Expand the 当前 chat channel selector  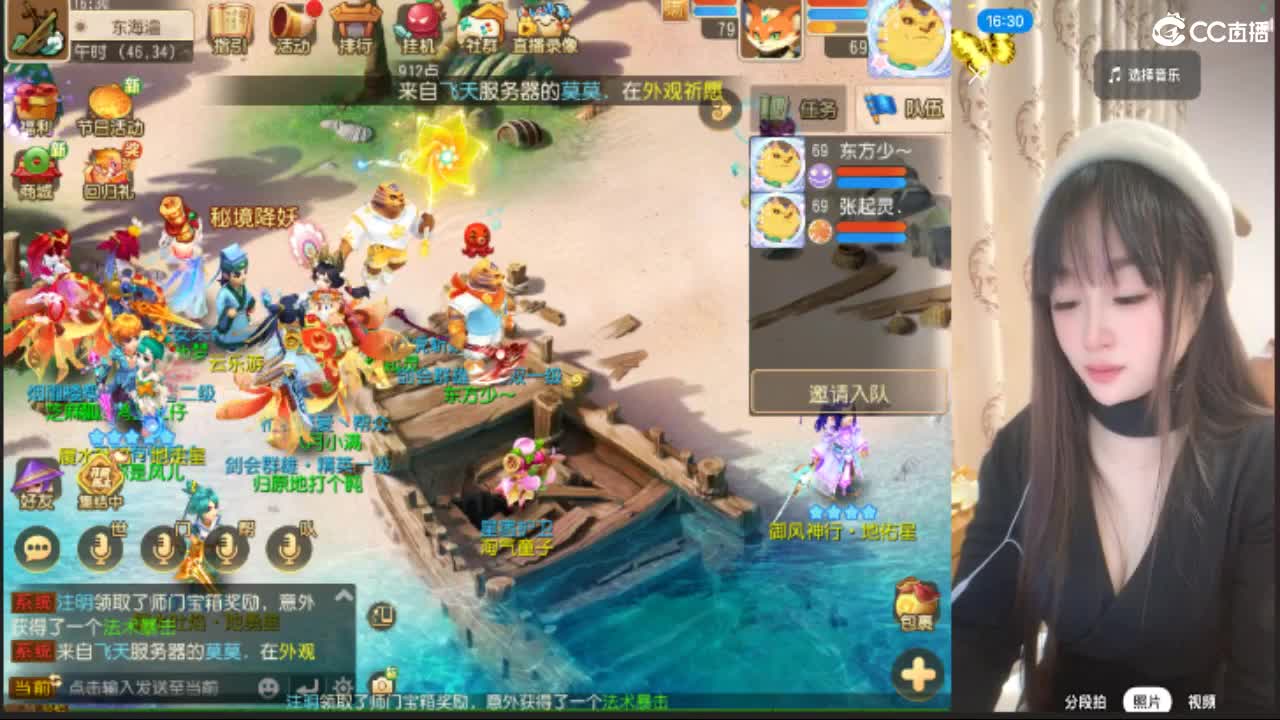32,686
